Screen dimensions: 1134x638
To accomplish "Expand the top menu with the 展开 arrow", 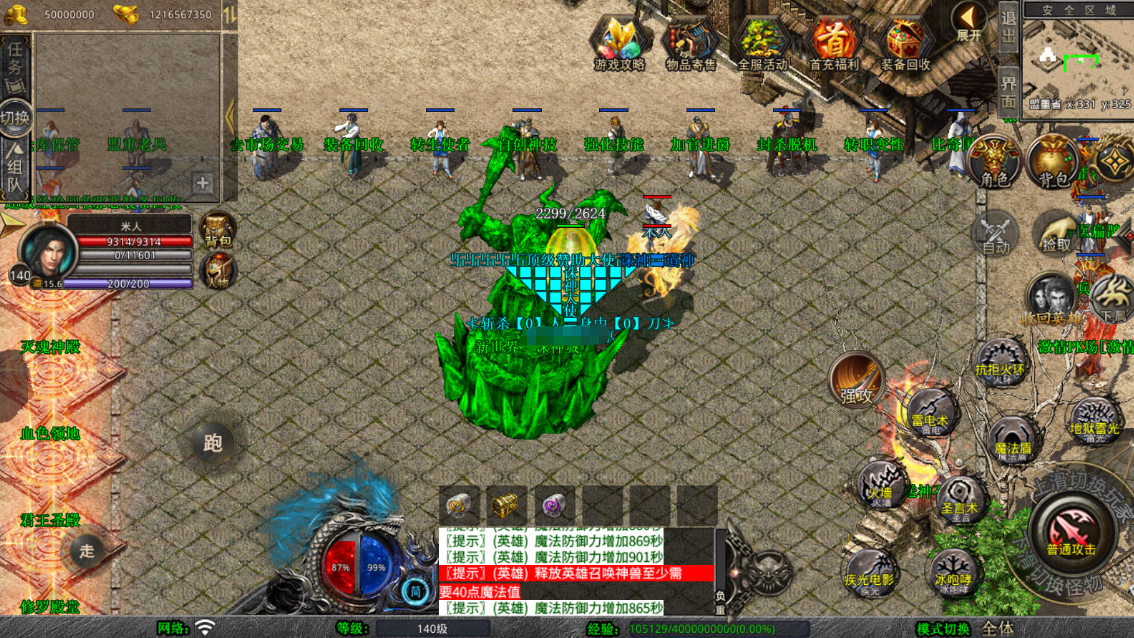I will [968, 22].
